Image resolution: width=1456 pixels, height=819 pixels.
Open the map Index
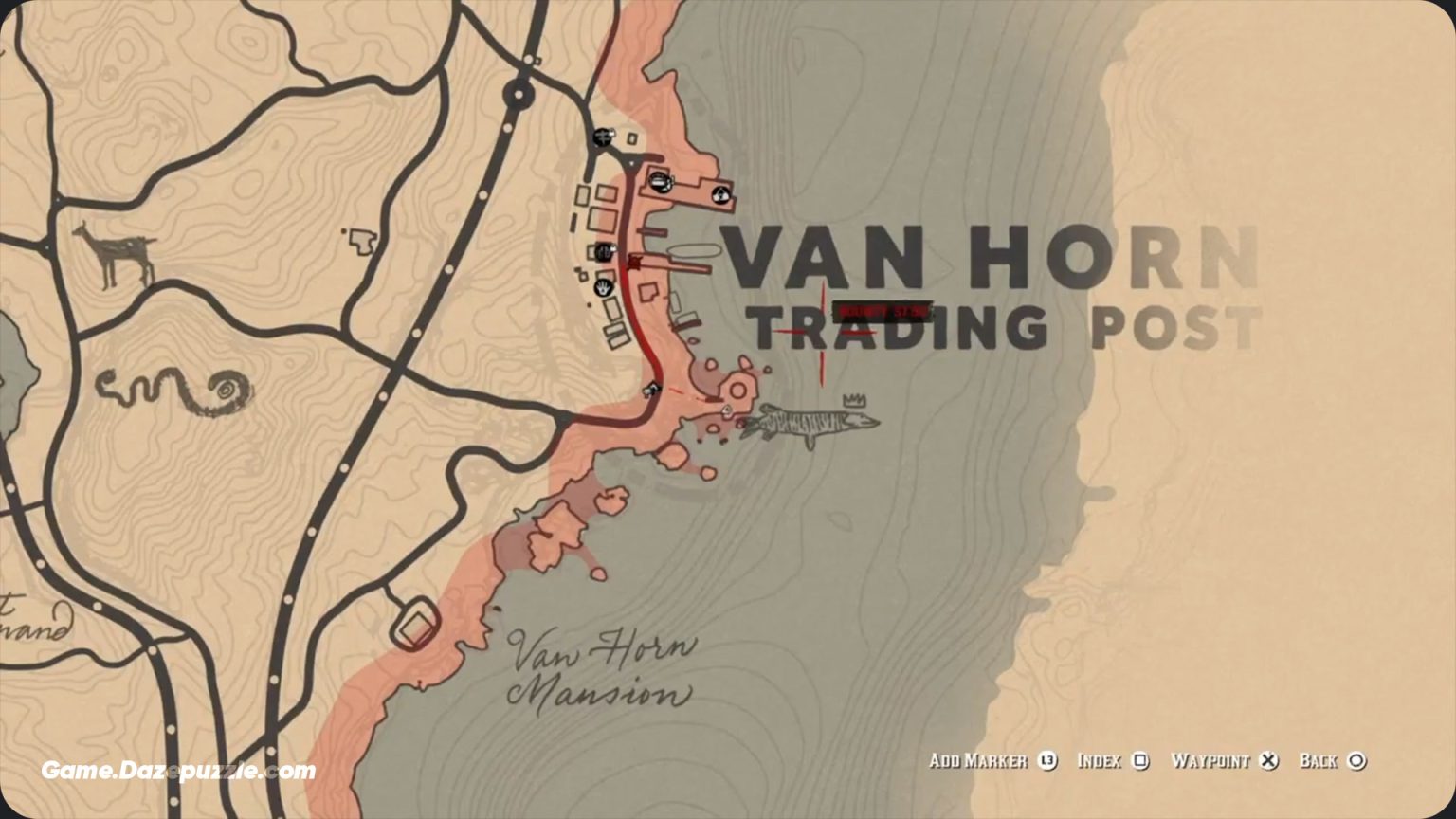(x=1101, y=761)
